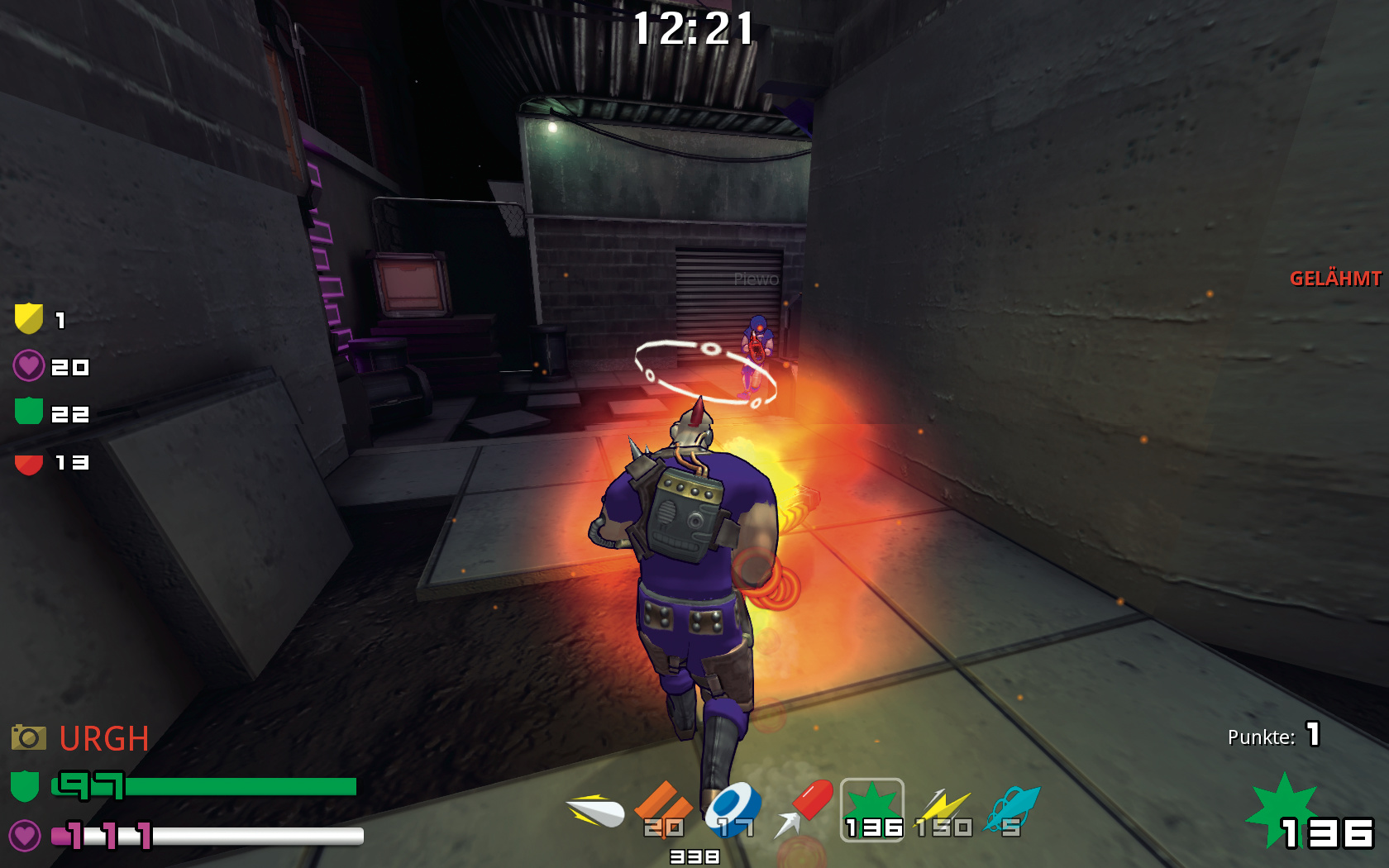Select the red rocket weapon icon
The width and height of the screenshot is (1389, 868).
[x=804, y=807]
